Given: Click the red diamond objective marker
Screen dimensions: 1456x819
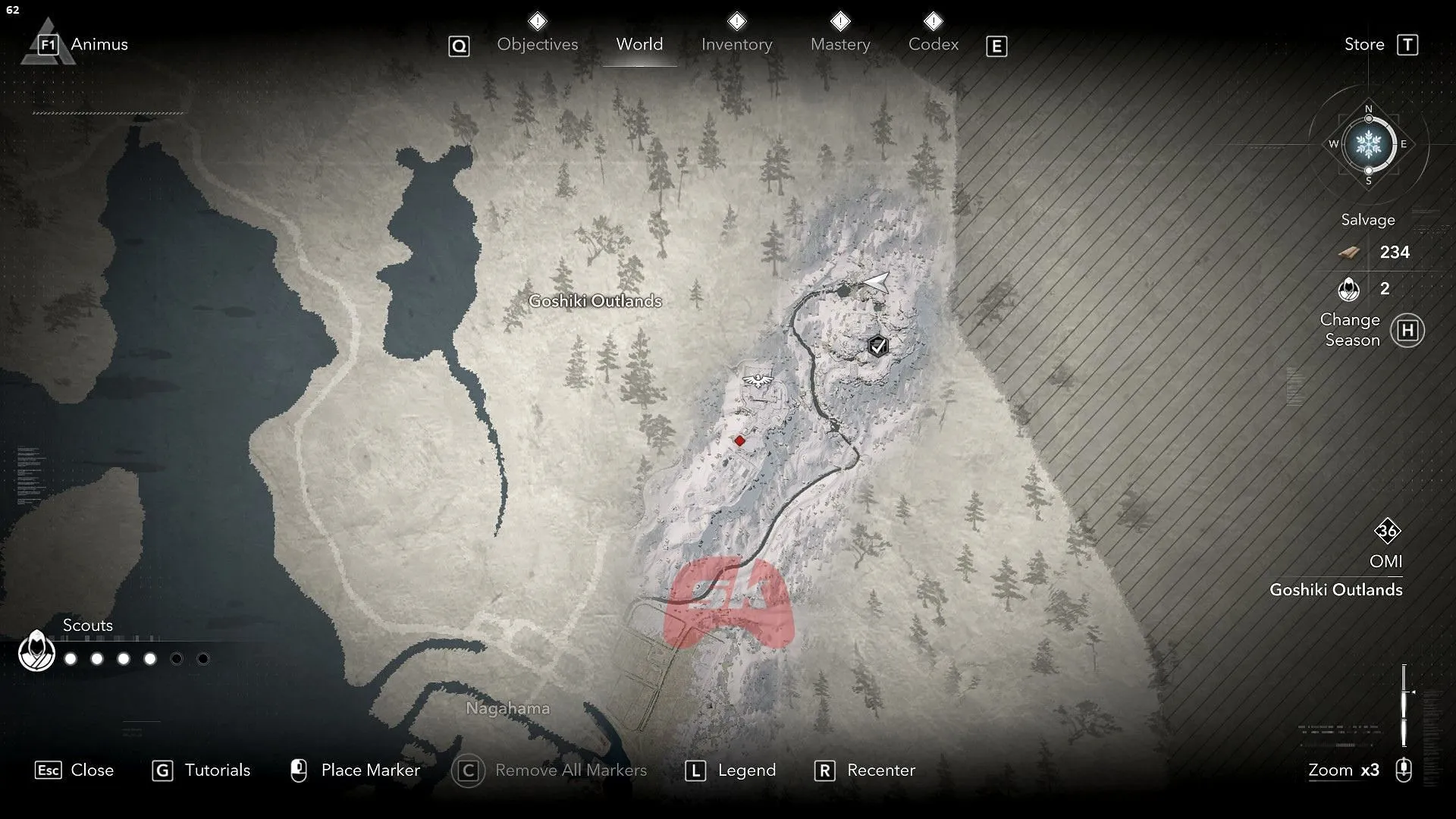Looking at the screenshot, I should 739,440.
